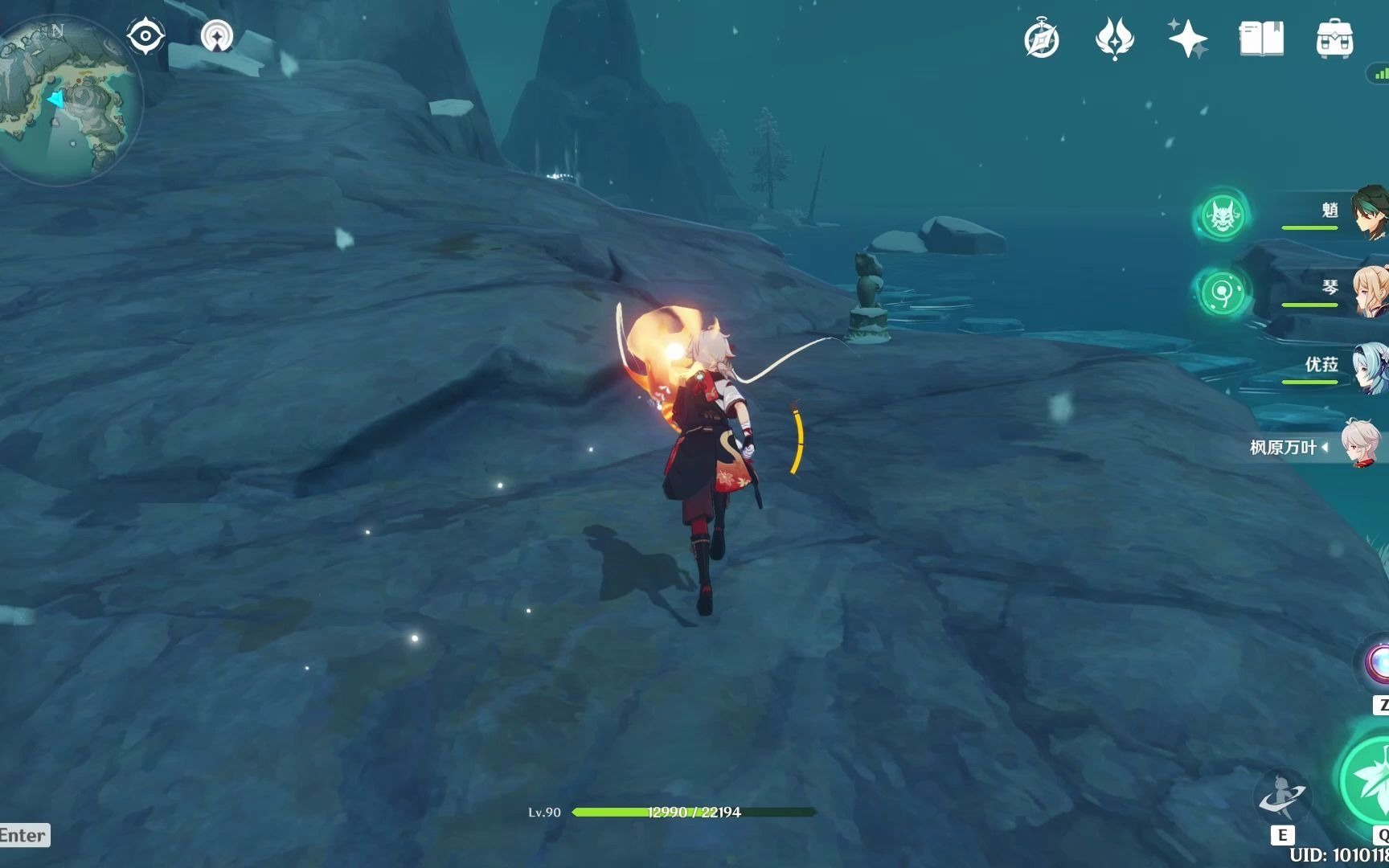
Task: Open the compass adventure handbook icon
Action: point(1042,39)
